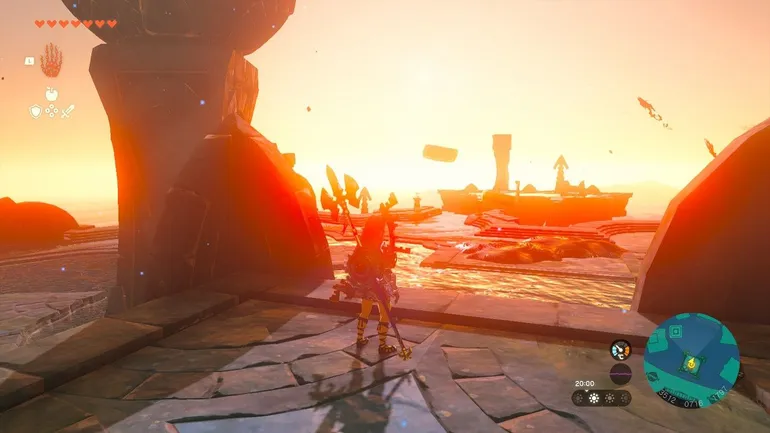Click the apple quick-item icon
The height and width of the screenshot is (433, 770).
point(50,94)
